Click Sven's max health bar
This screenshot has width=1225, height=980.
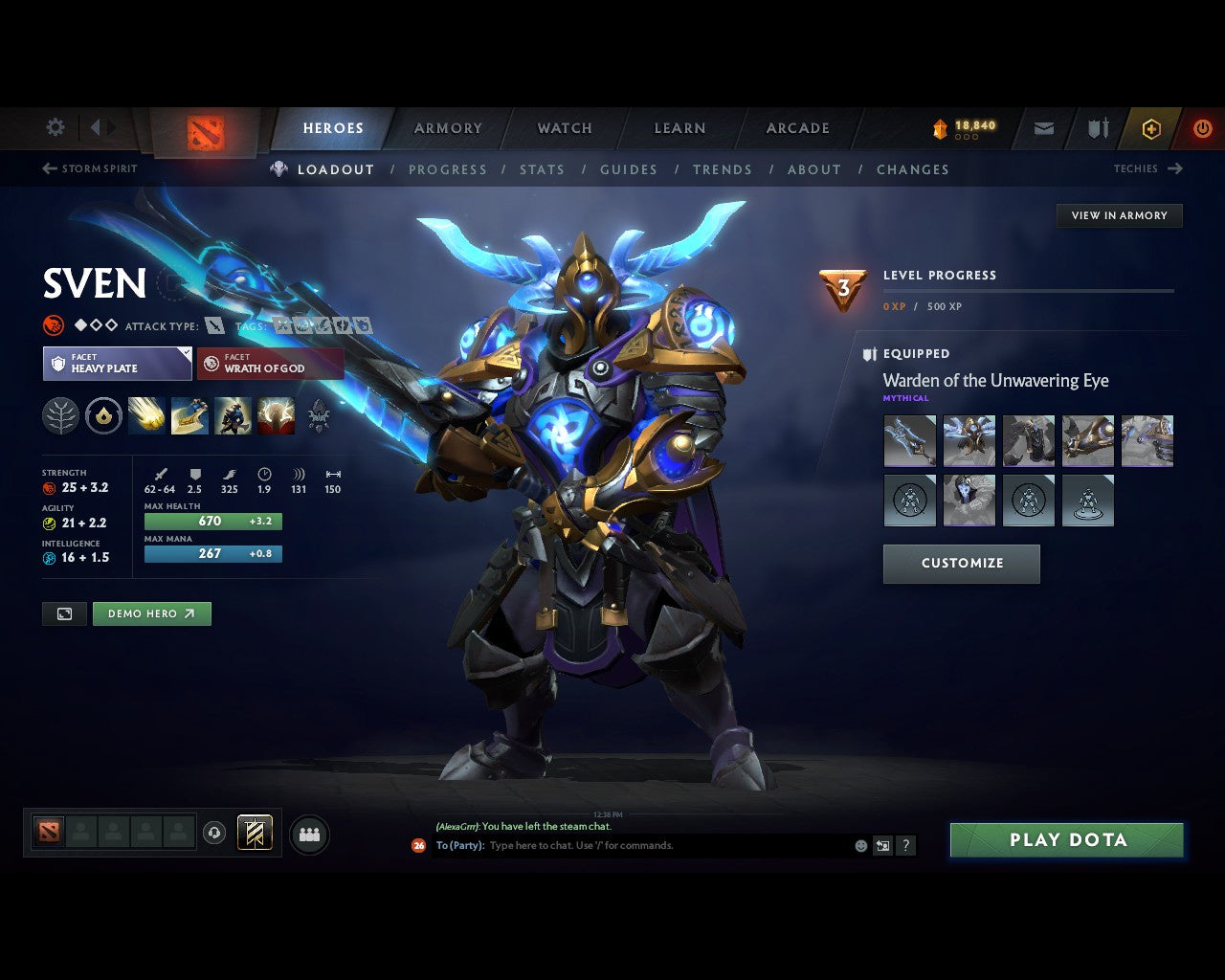click(x=212, y=521)
